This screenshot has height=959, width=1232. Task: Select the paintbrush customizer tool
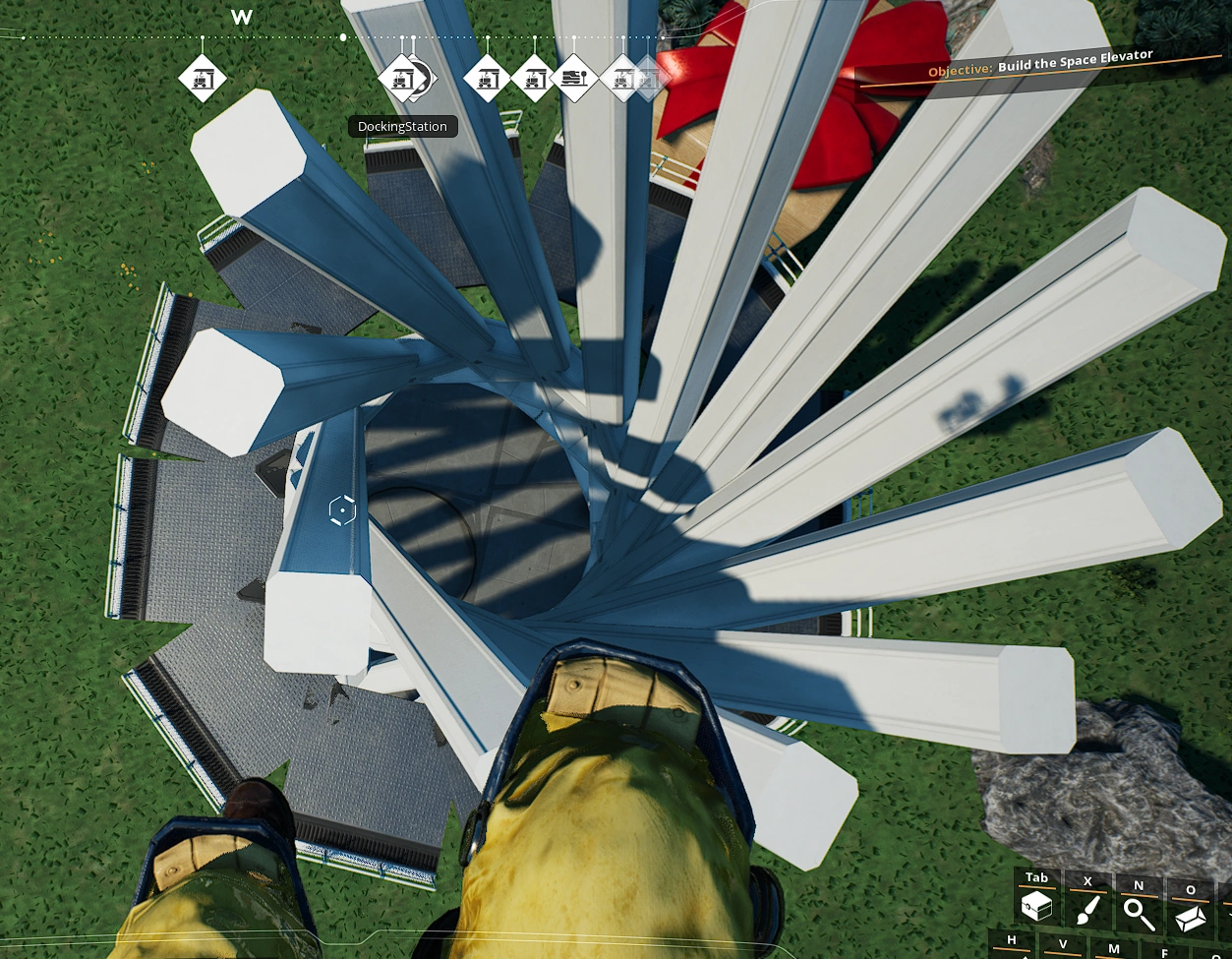1087,911
